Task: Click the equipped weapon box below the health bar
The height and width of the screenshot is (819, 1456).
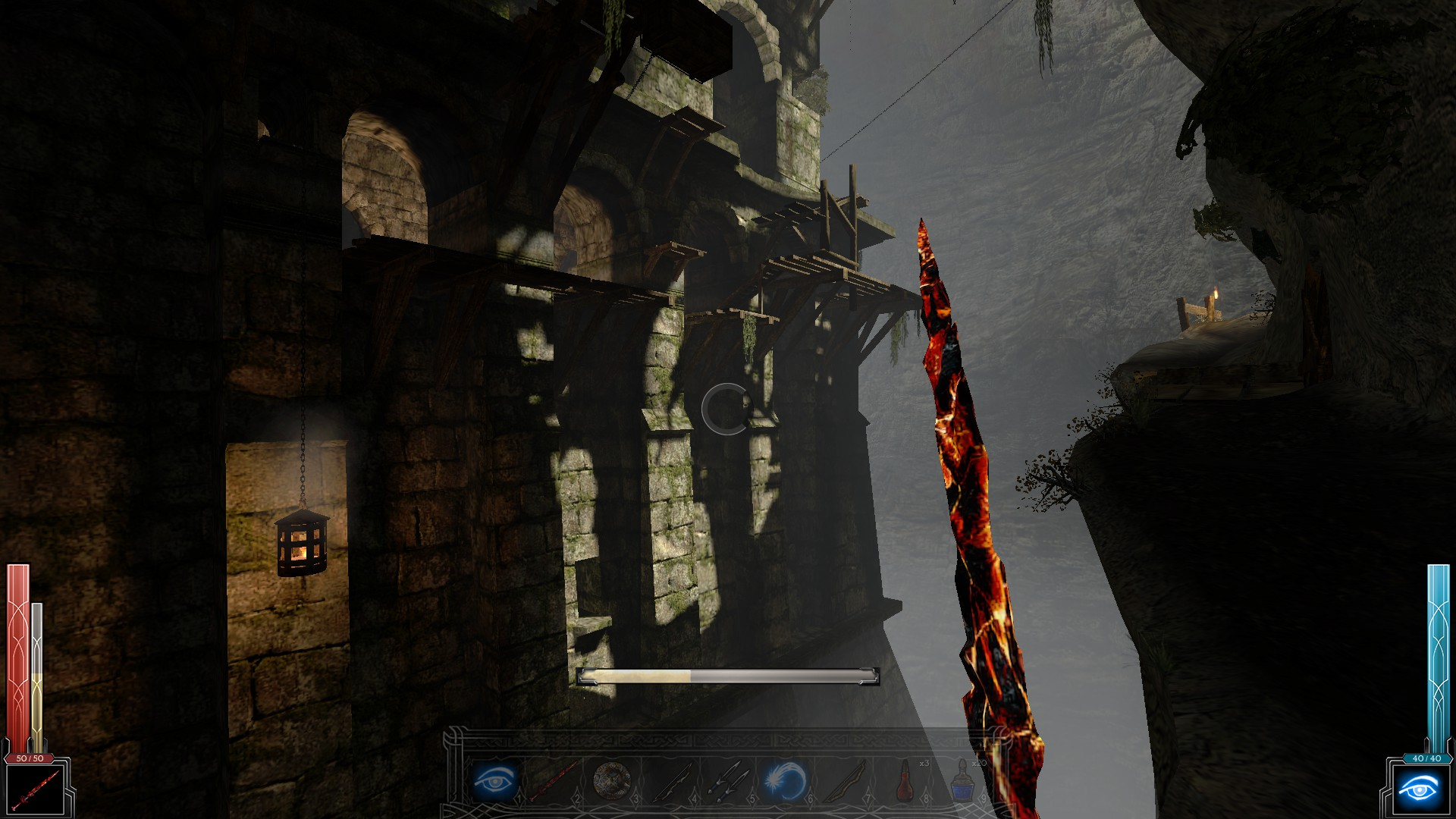Action: pyautogui.click(x=36, y=789)
